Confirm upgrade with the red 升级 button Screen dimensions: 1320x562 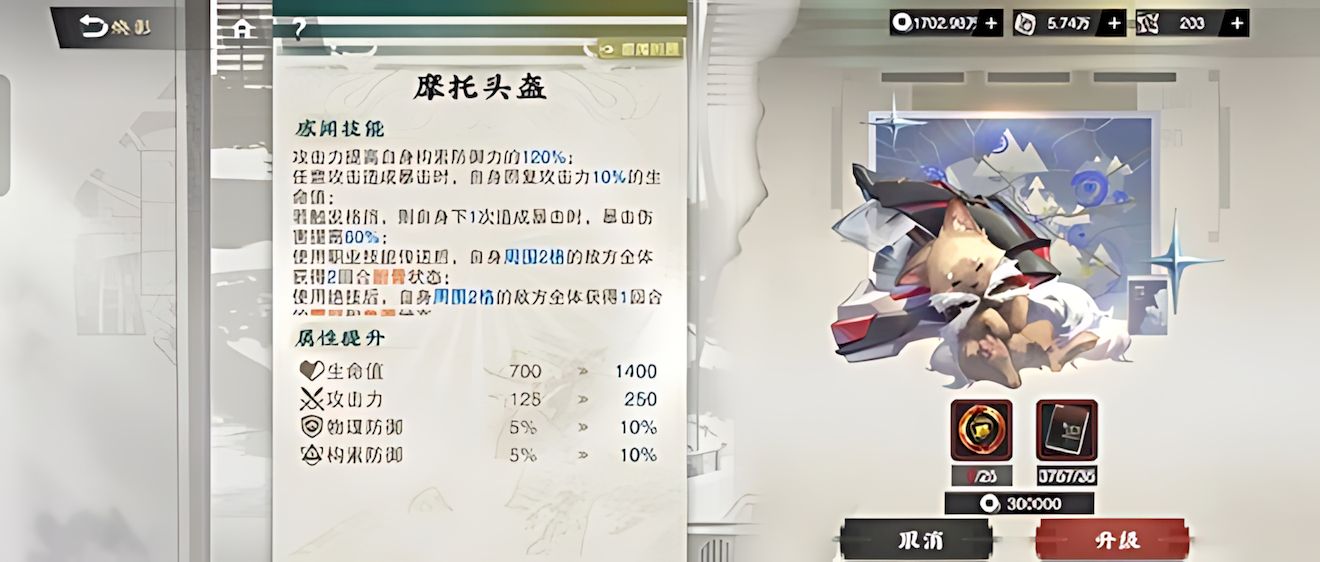point(1112,539)
